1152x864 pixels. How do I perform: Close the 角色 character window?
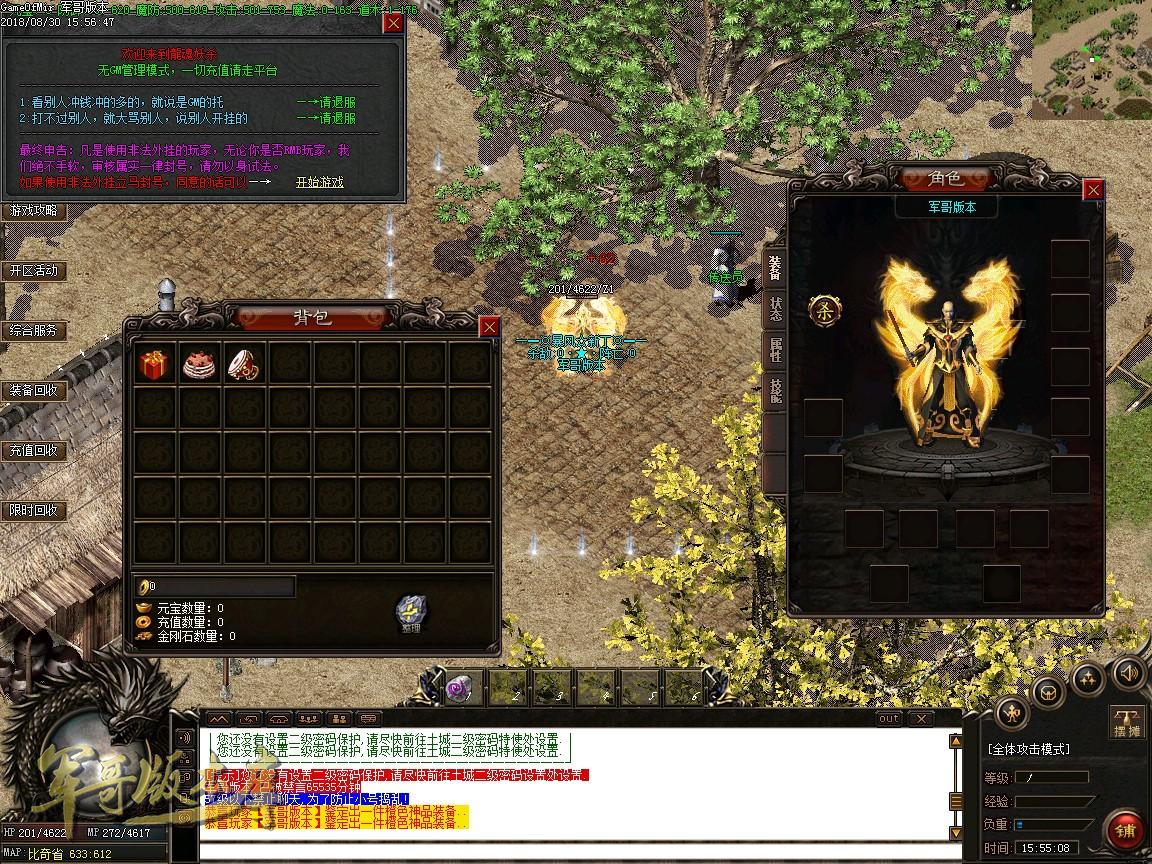1094,189
